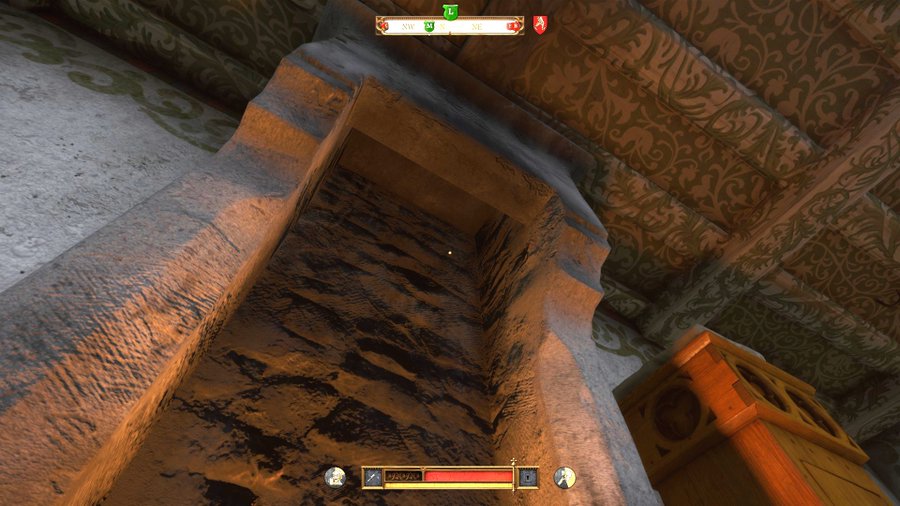Click the red shield emblem beside compass
Viewport: 900px width, 506px height.
point(540,25)
